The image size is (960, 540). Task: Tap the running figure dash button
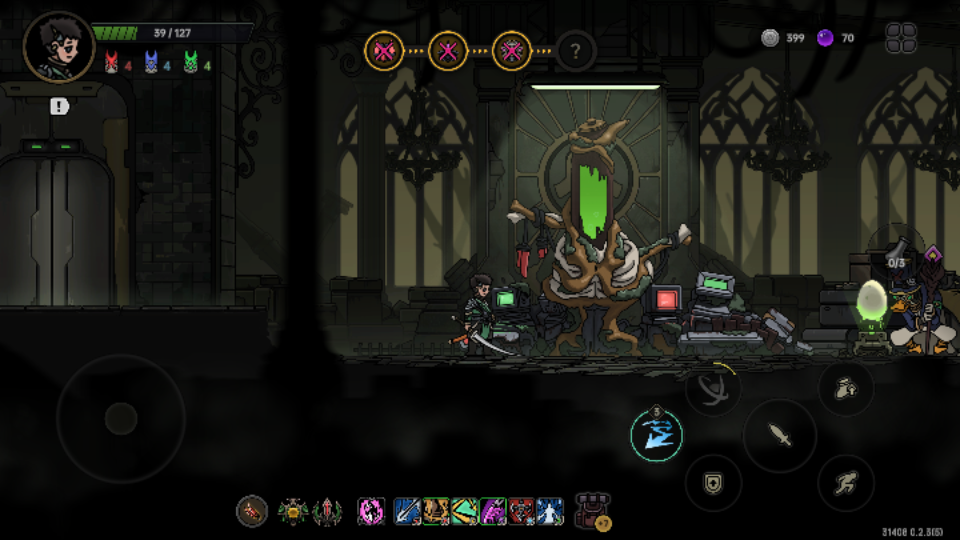(846, 483)
